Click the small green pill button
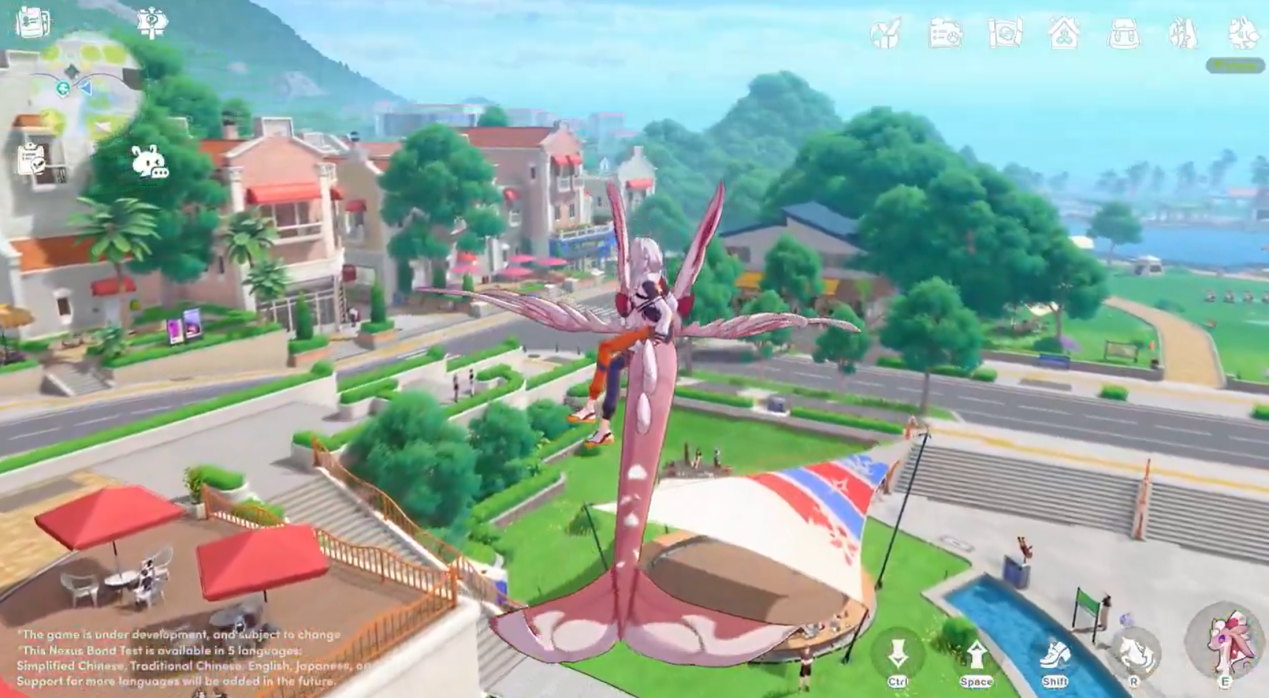 tap(1235, 66)
